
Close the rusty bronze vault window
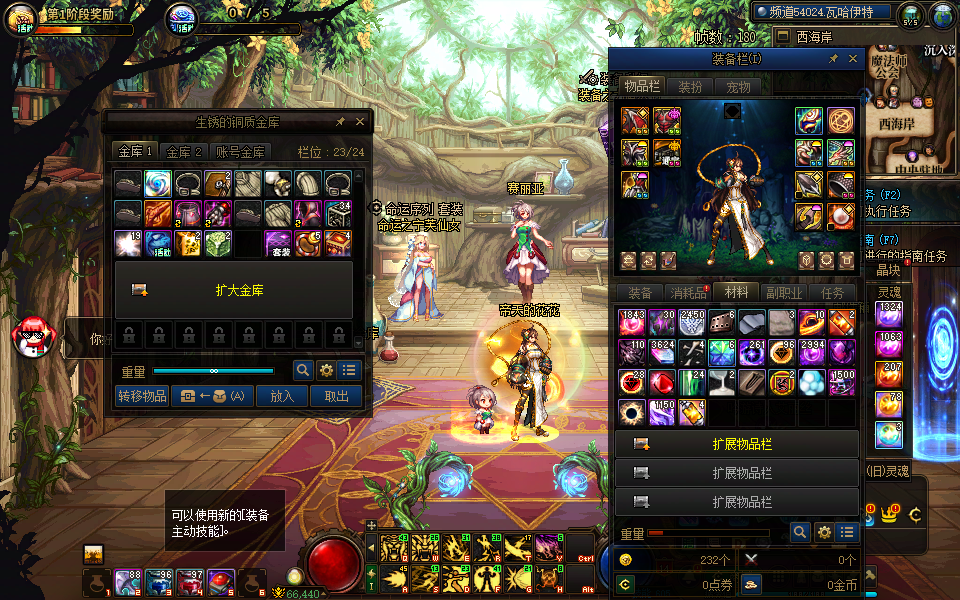click(x=360, y=122)
